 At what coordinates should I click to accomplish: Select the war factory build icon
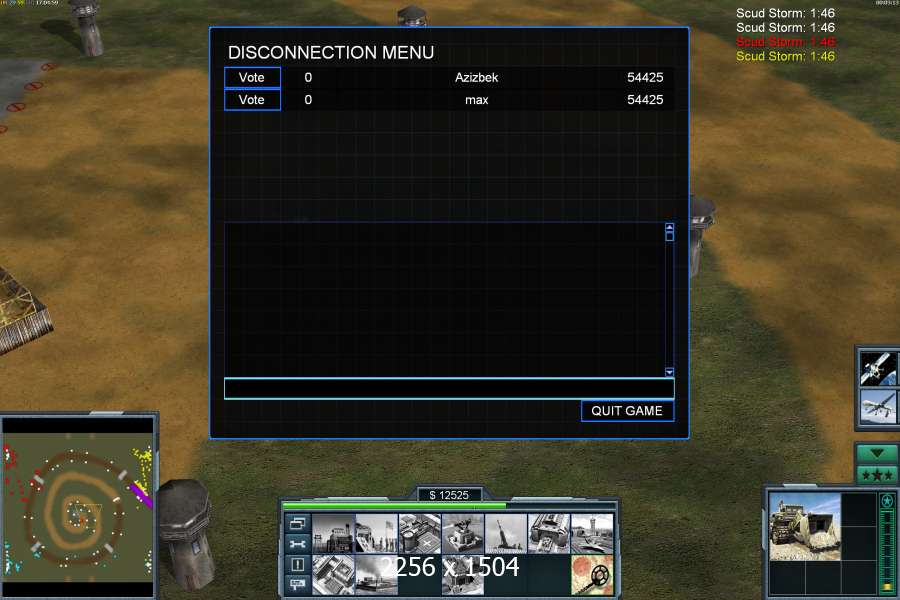[548, 532]
